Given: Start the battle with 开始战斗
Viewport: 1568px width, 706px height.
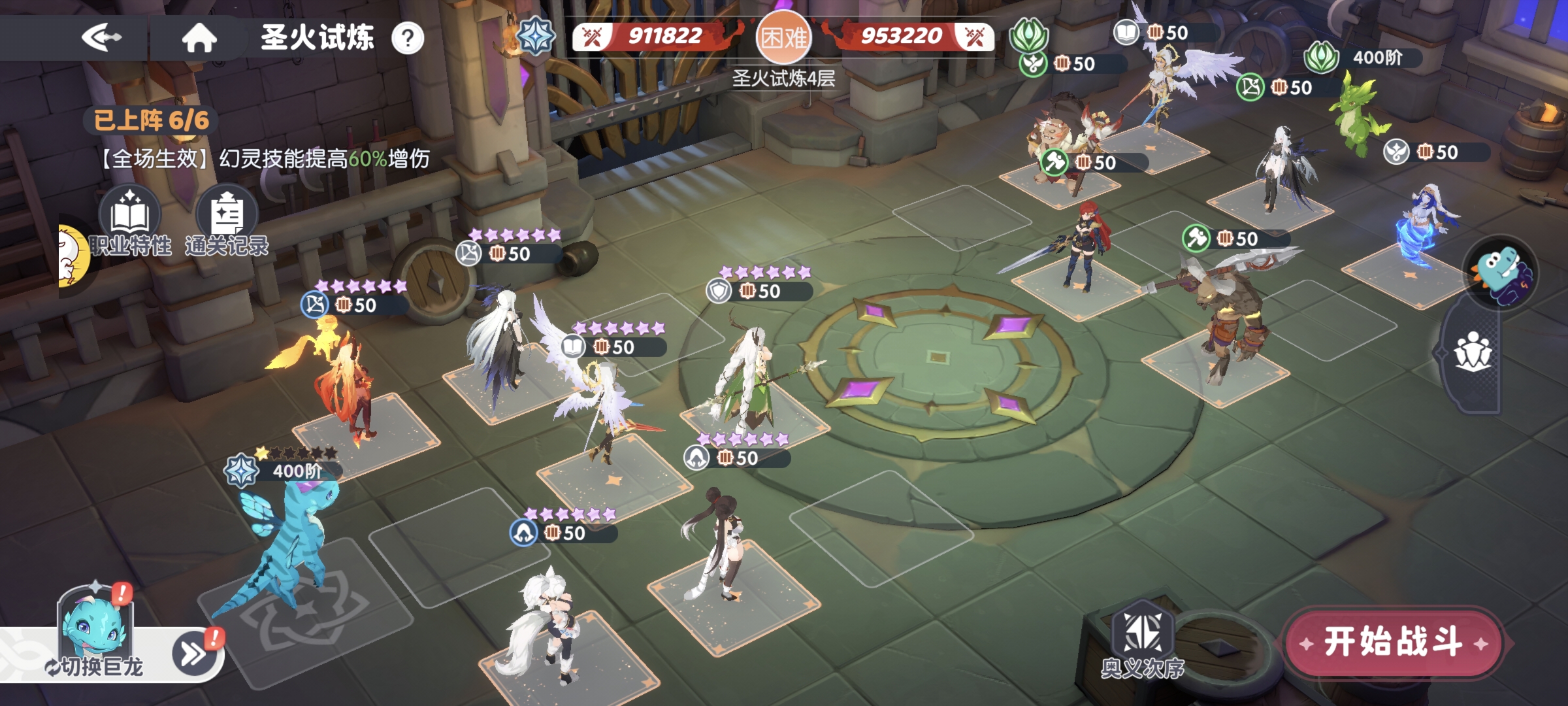Looking at the screenshot, I should (1393, 643).
